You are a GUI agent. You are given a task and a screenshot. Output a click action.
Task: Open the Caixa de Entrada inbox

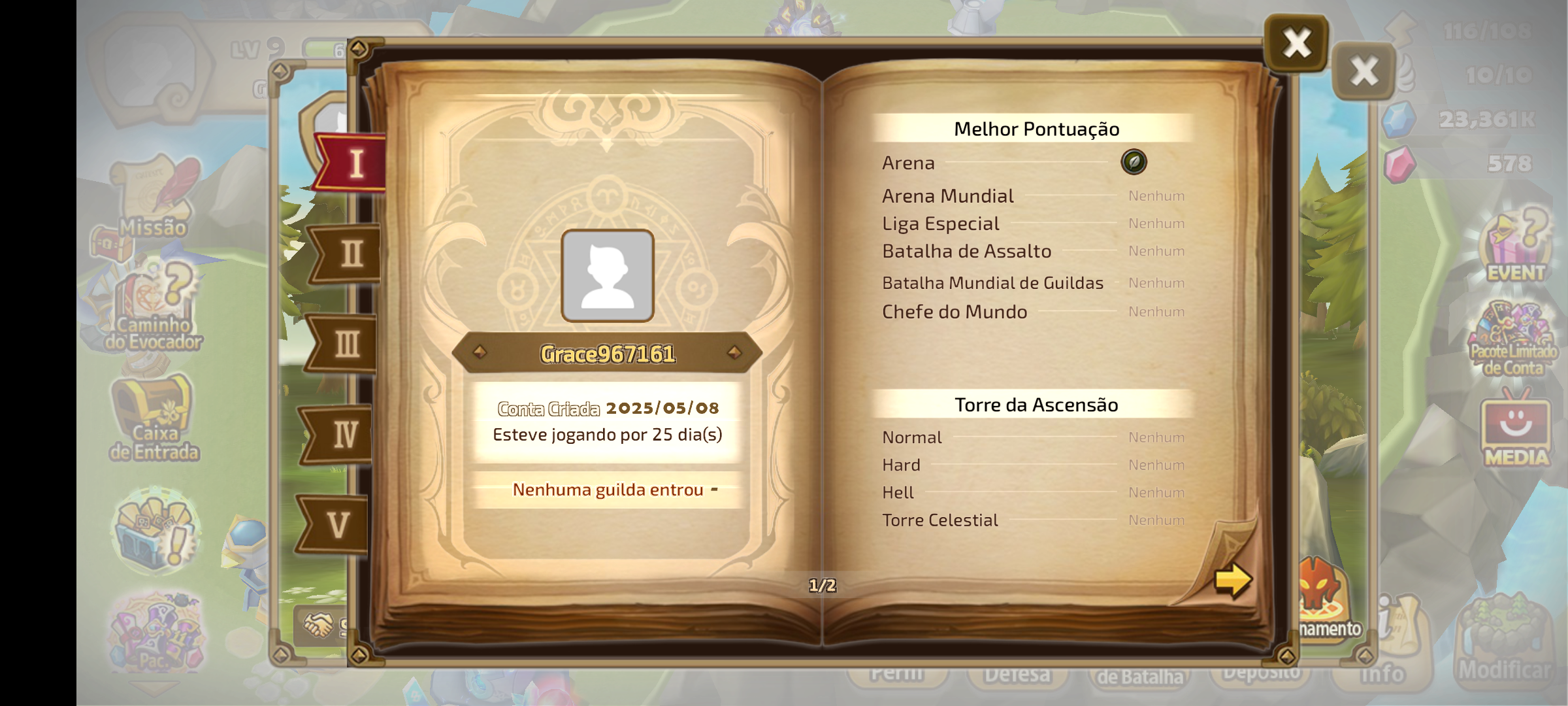154,418
